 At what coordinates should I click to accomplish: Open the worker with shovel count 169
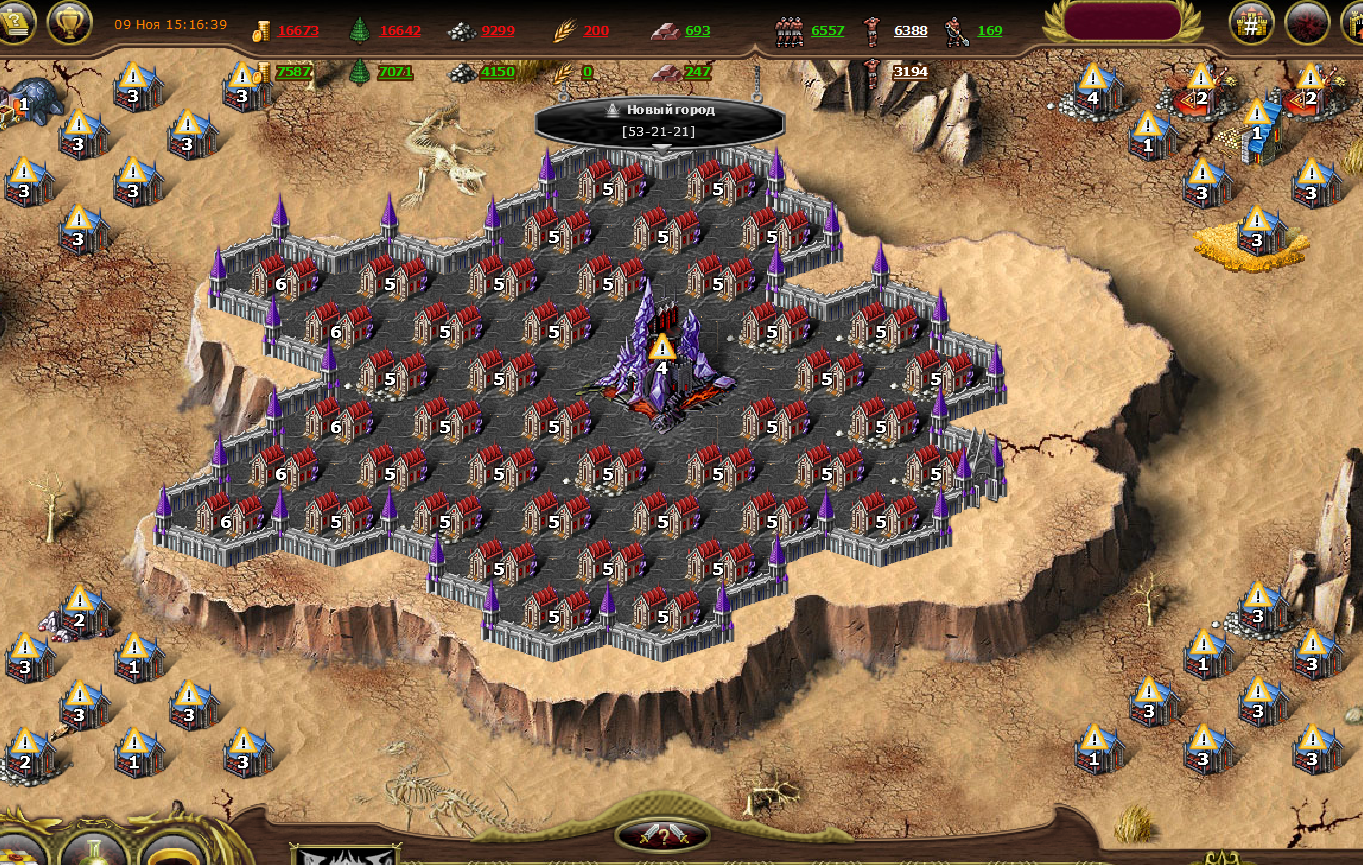(989, 31)
